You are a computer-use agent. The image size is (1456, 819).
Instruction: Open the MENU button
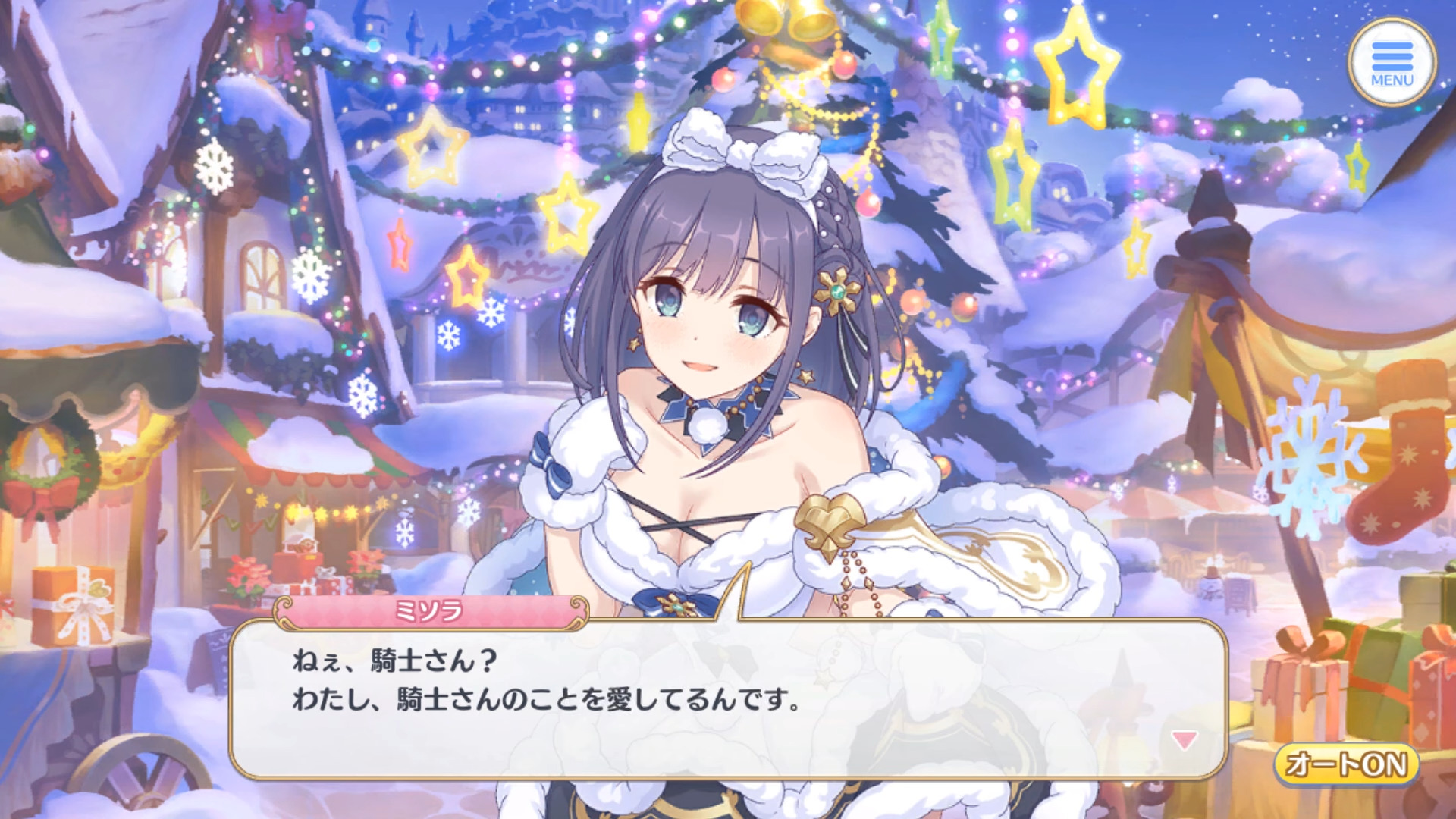pyautogui.click(x=1392, y=62)
